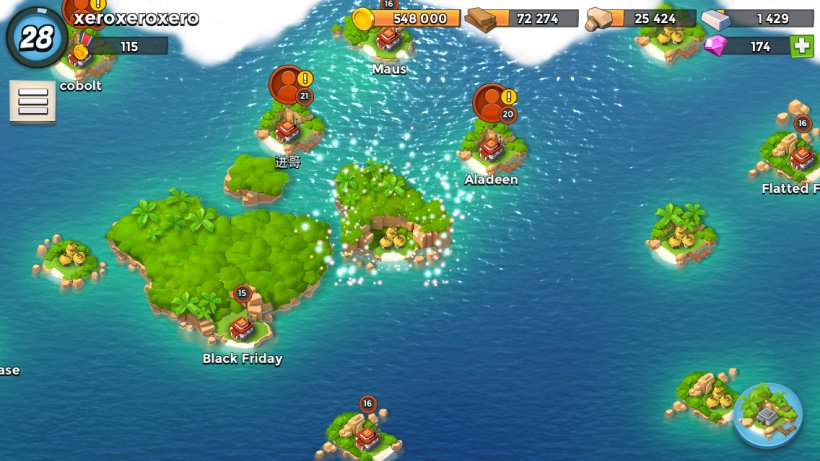Select the Flatted base marker
This screenshot has width=820, height=461.
pos(801,157)
